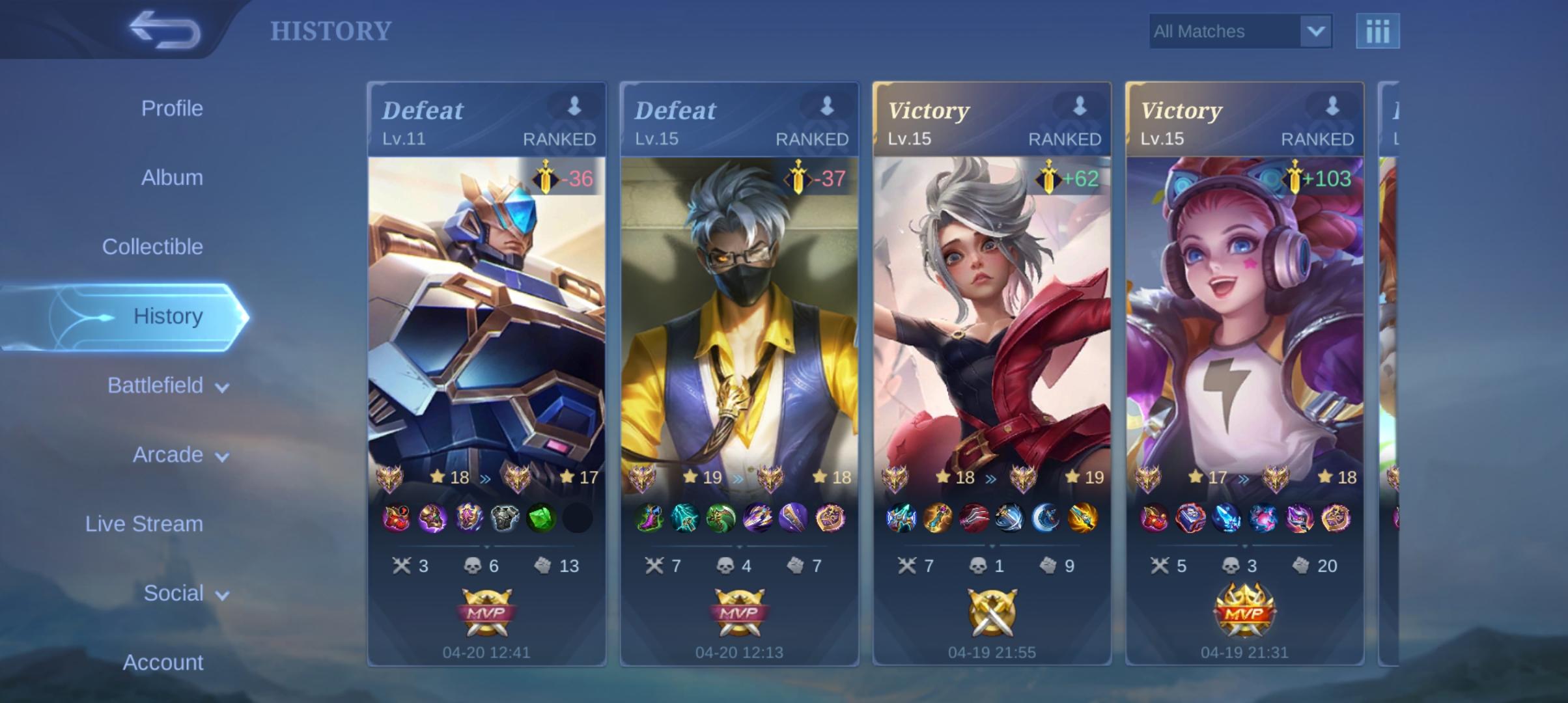Open the grid view icon beside All Matches
1568x703 pixels.
1379,30
